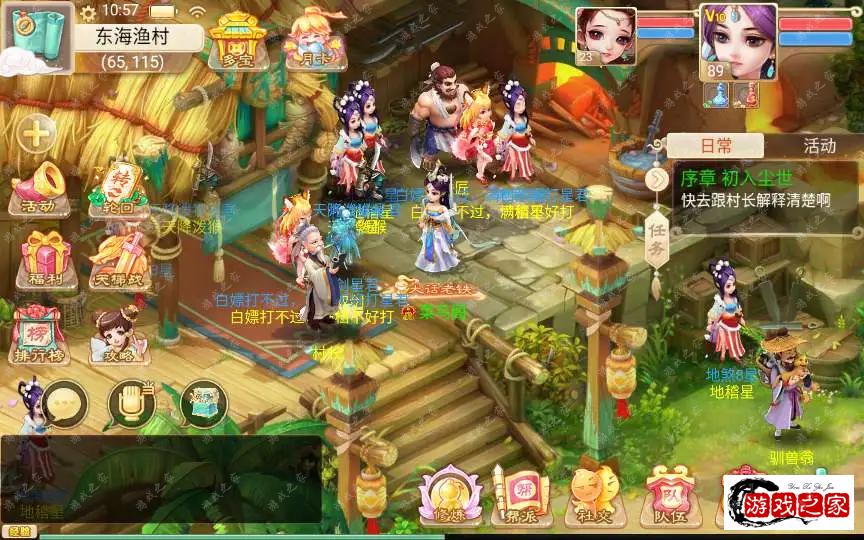Open the world map scroll icon
This screenshot has width=864, height=540.
pos(36,37)
